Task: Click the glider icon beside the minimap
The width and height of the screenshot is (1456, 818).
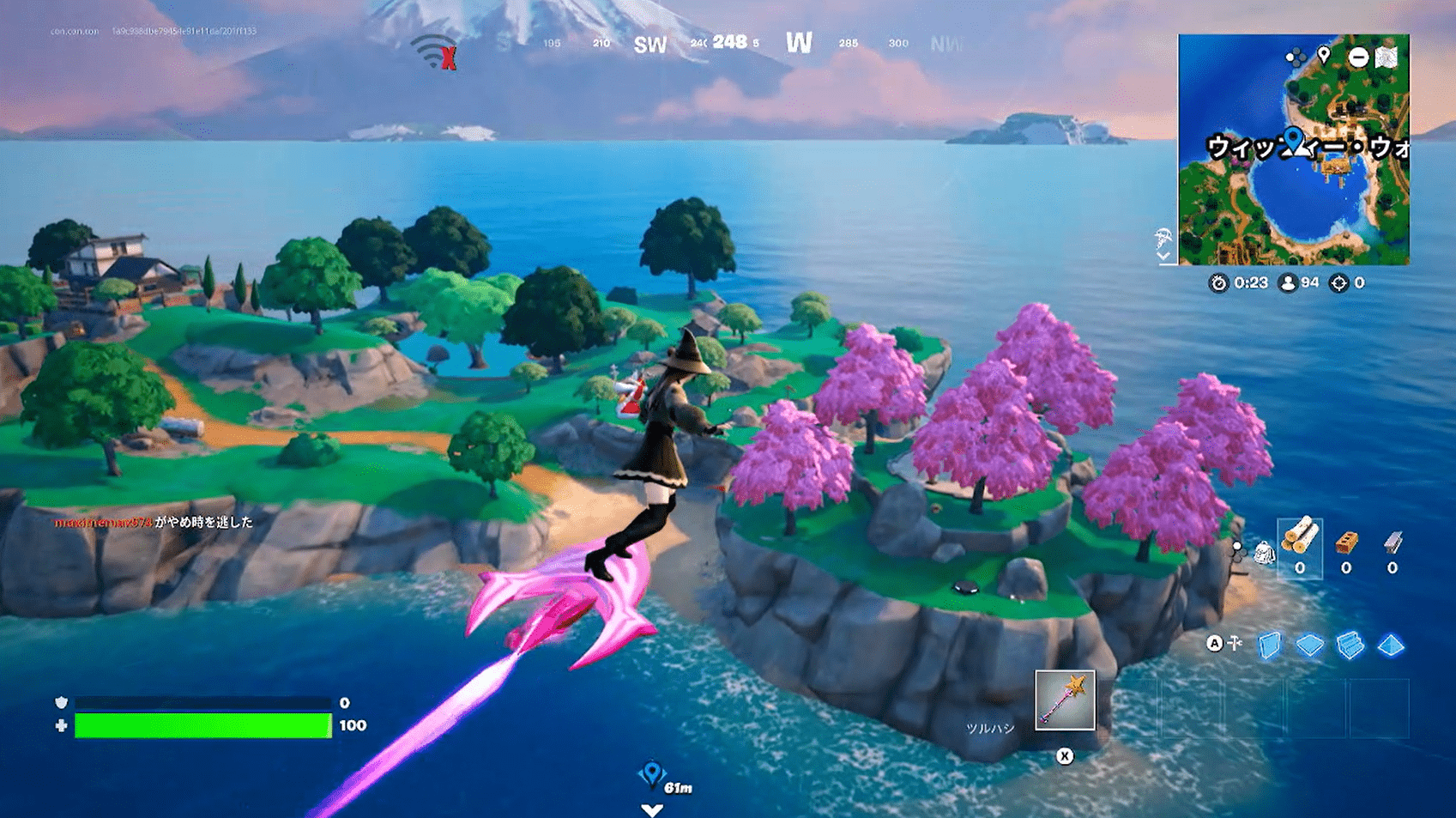Action: 1163,237
